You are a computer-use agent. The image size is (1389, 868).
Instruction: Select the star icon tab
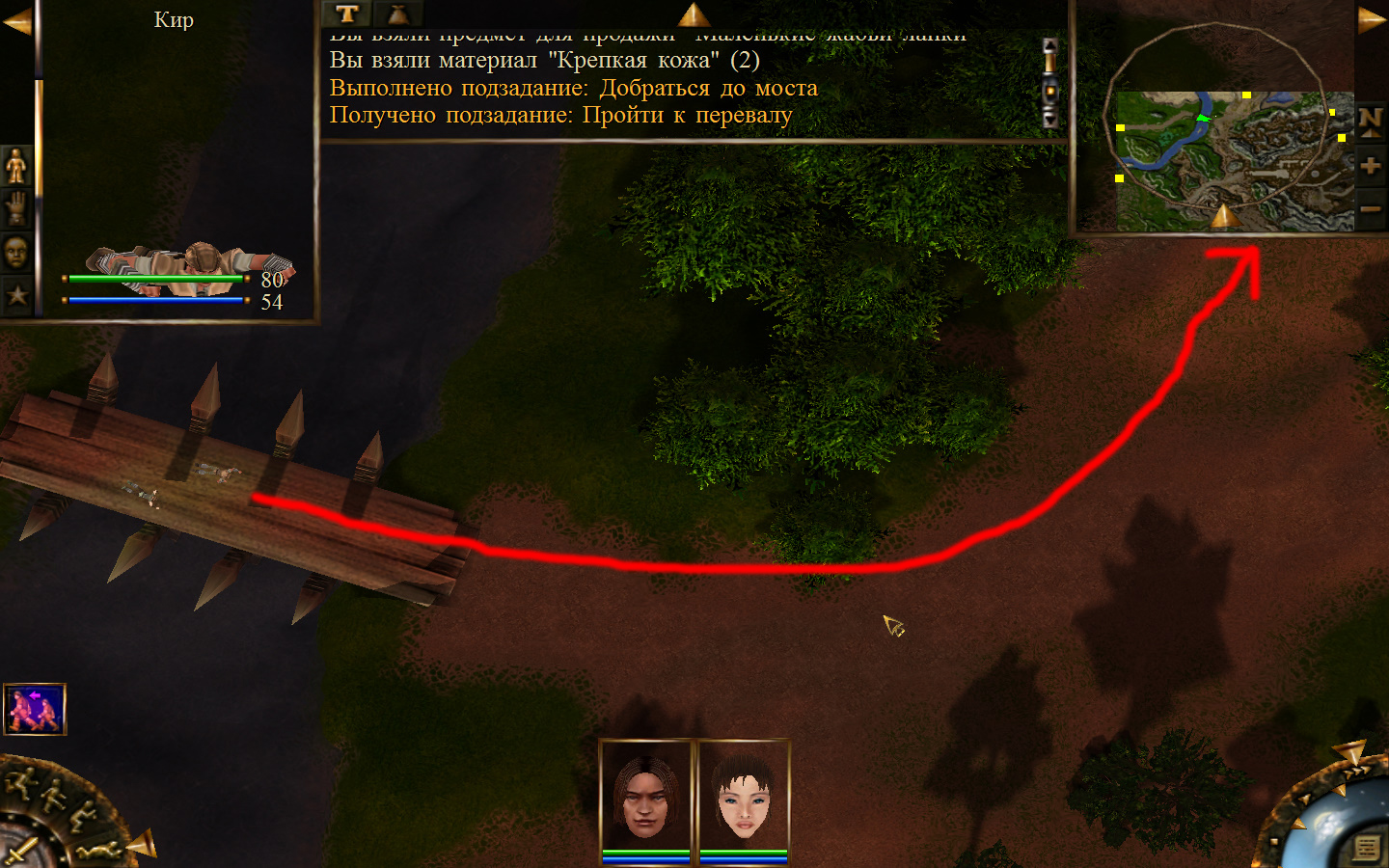(16, 295)
